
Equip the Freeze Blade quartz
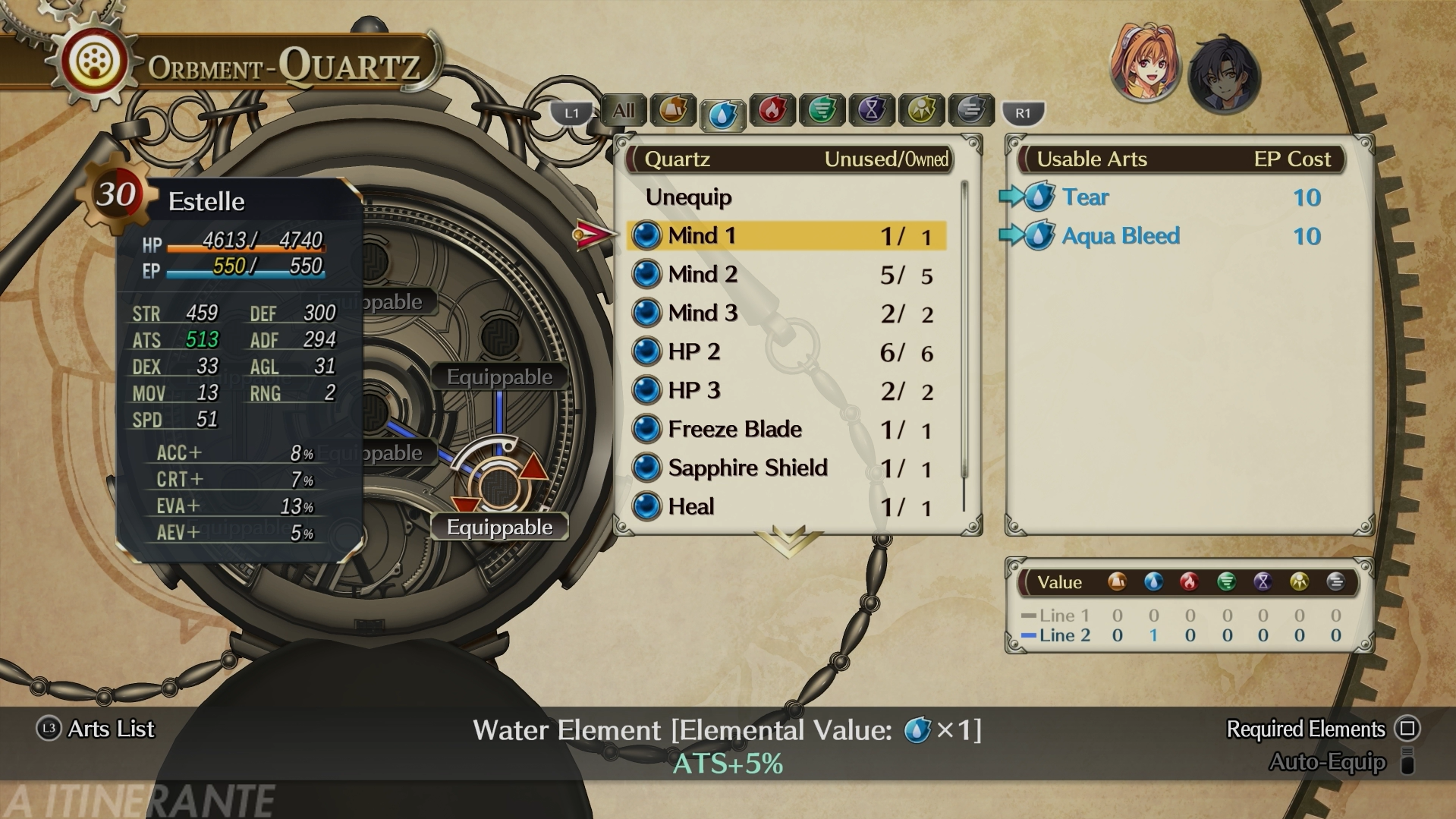pos(786,430)
